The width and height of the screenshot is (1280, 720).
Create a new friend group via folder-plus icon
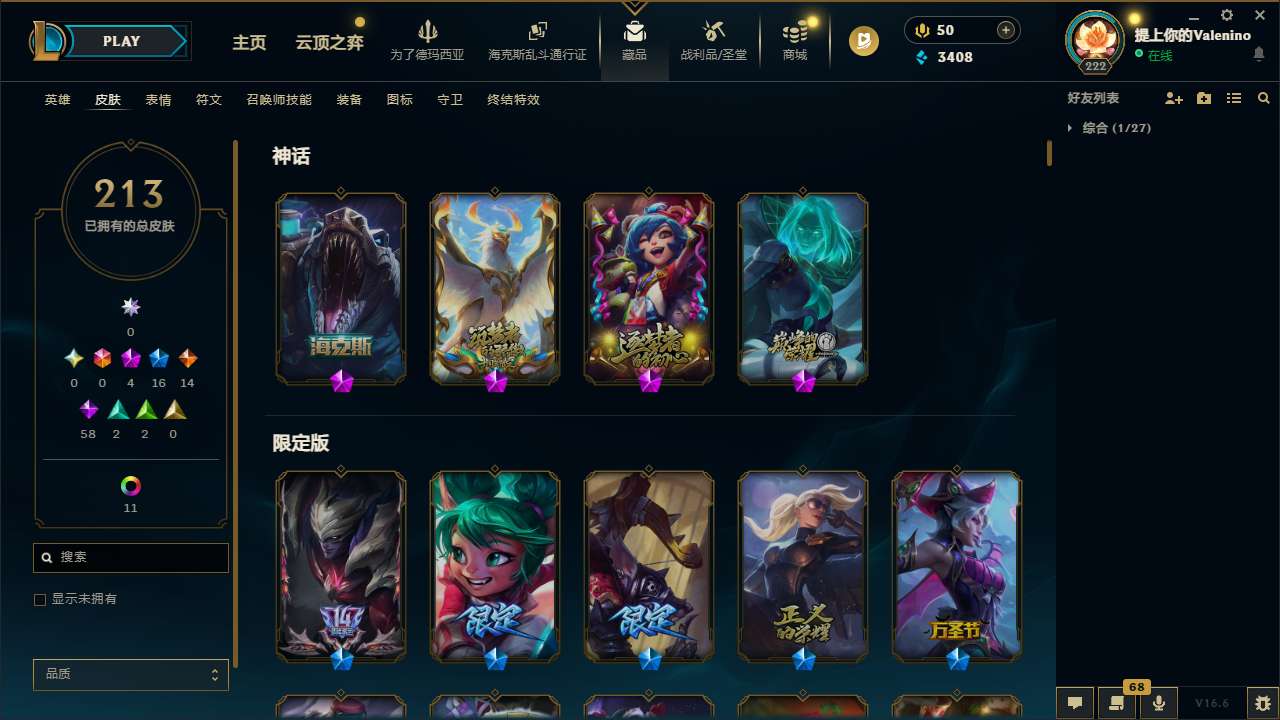click(x=1203, y=97)
